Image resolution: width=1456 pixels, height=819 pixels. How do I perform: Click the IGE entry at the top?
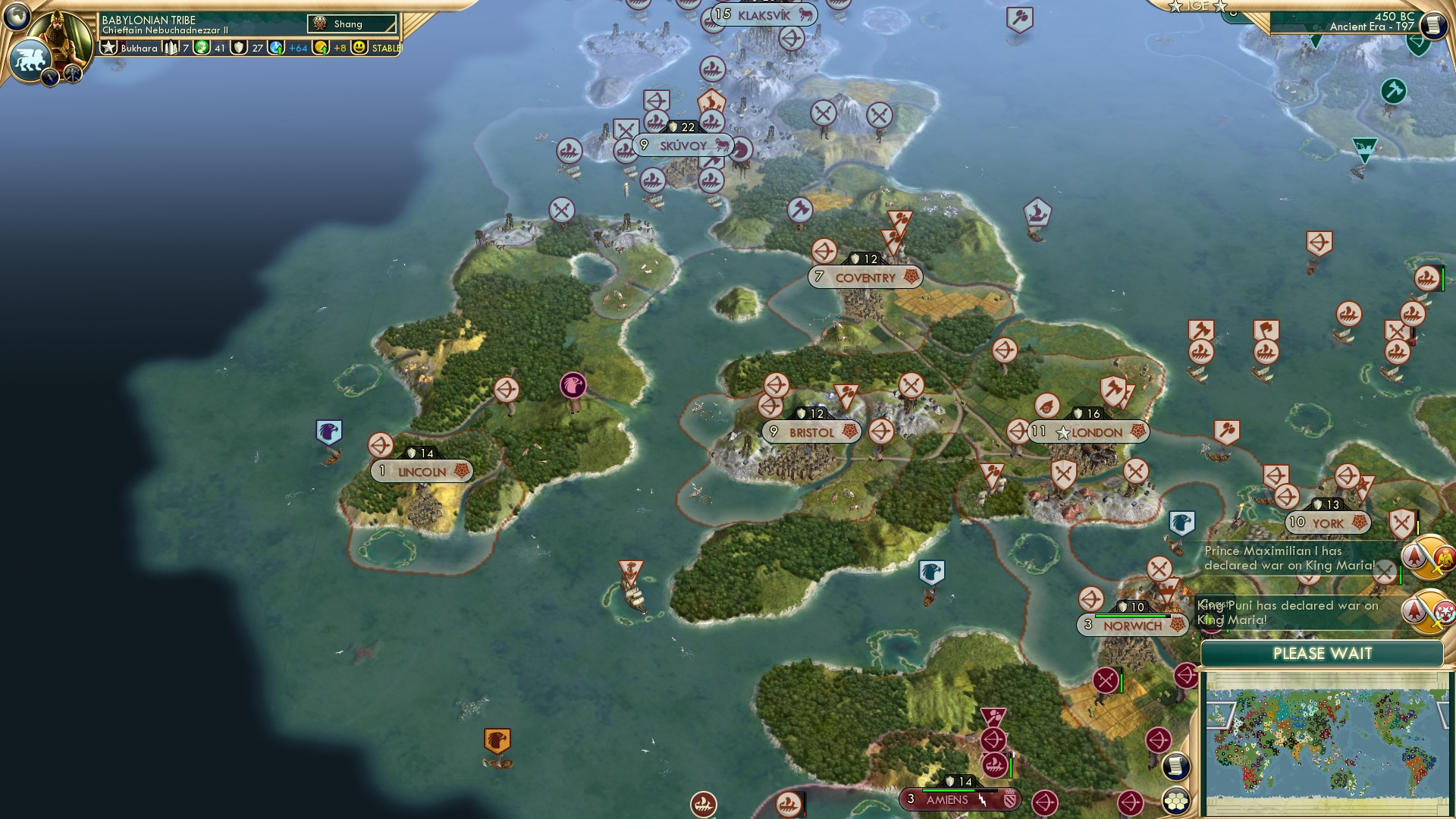[x=1200, y=7]
